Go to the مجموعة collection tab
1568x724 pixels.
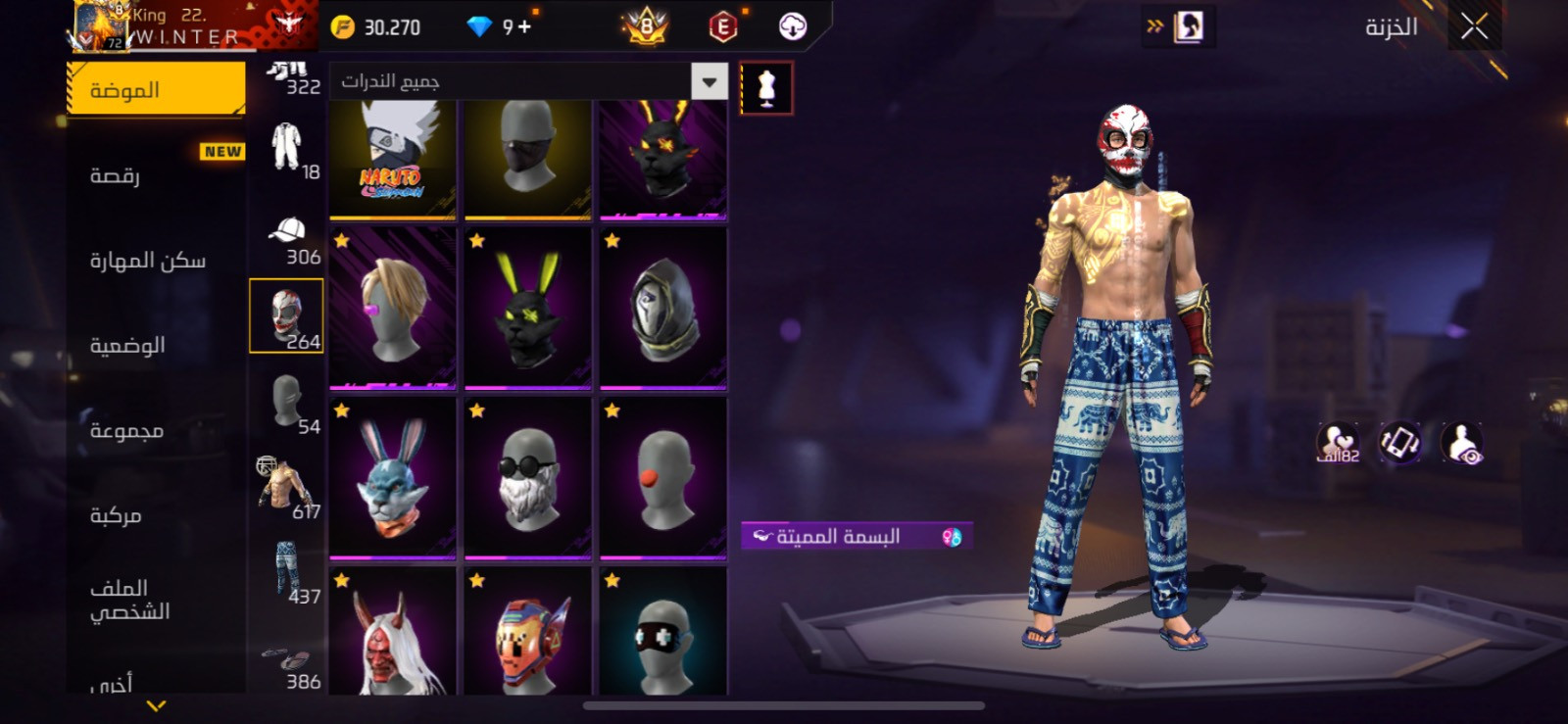126,430
